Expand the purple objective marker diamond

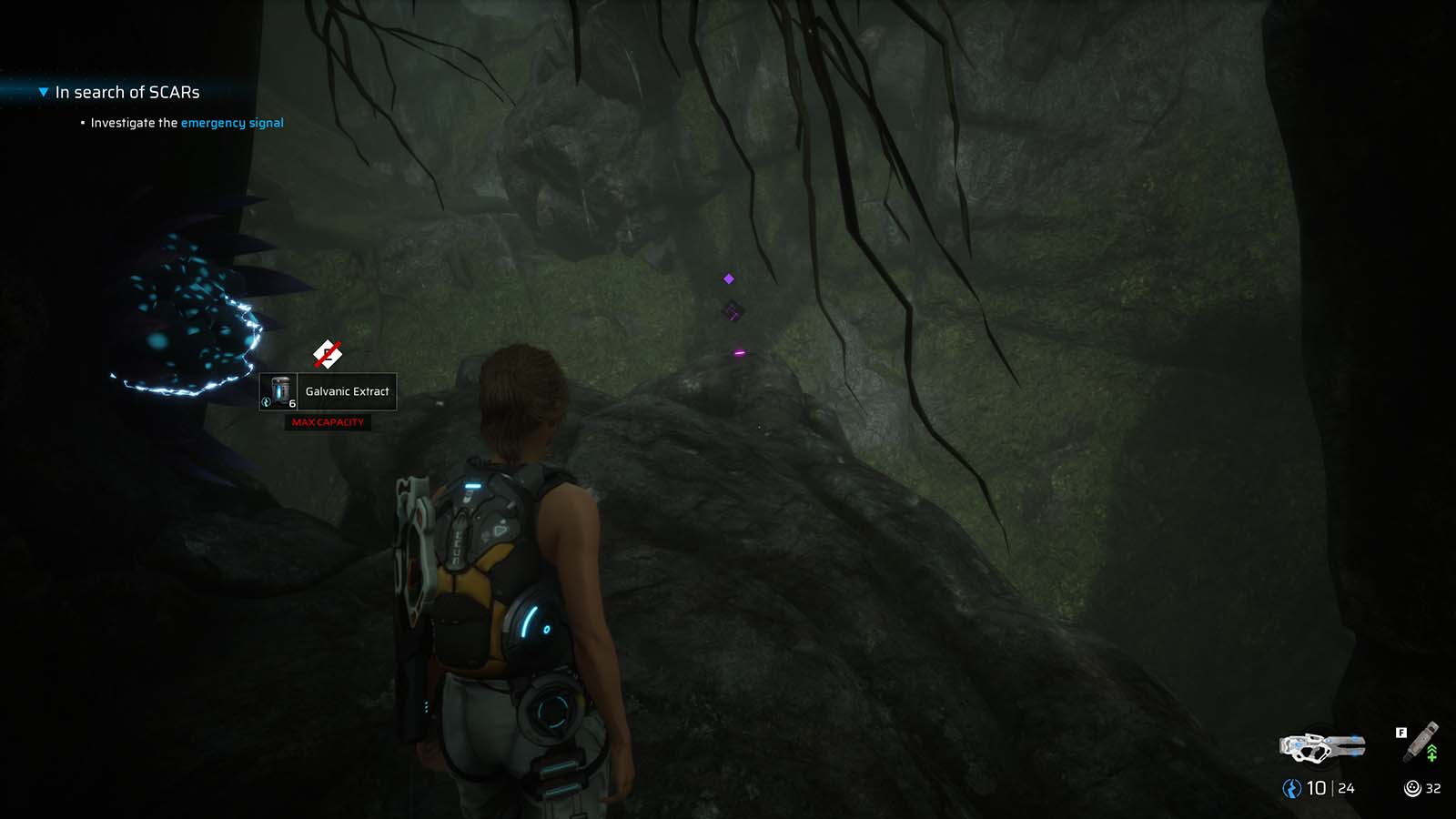[727, 278]
